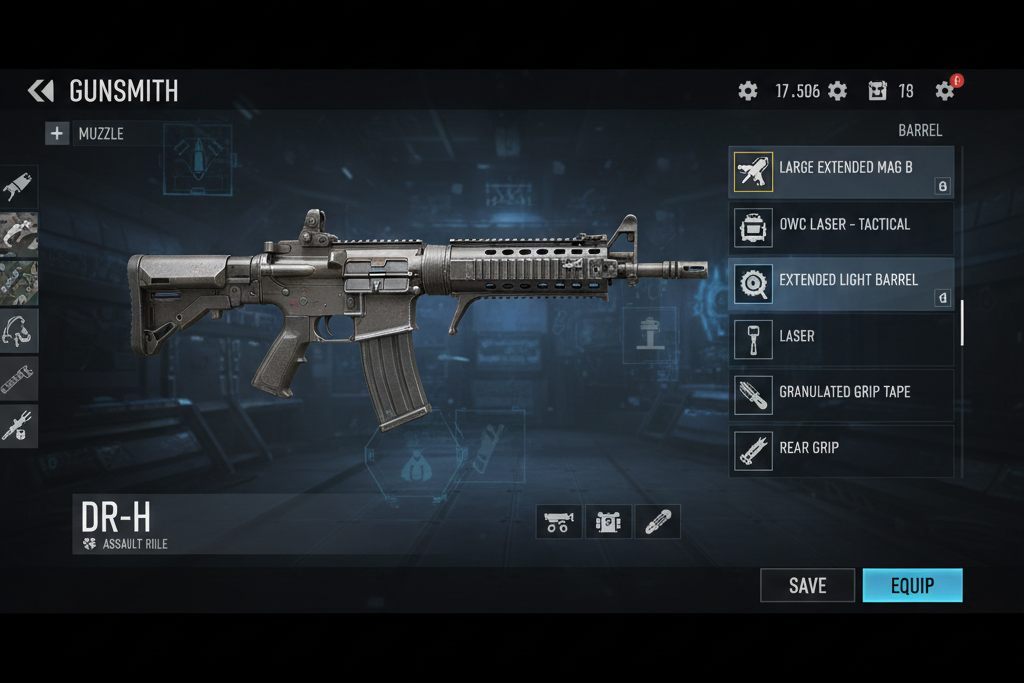Screen dimensions: 1024x683
Task: Equip the DR-H loadout
Action: tap(912, 586)
